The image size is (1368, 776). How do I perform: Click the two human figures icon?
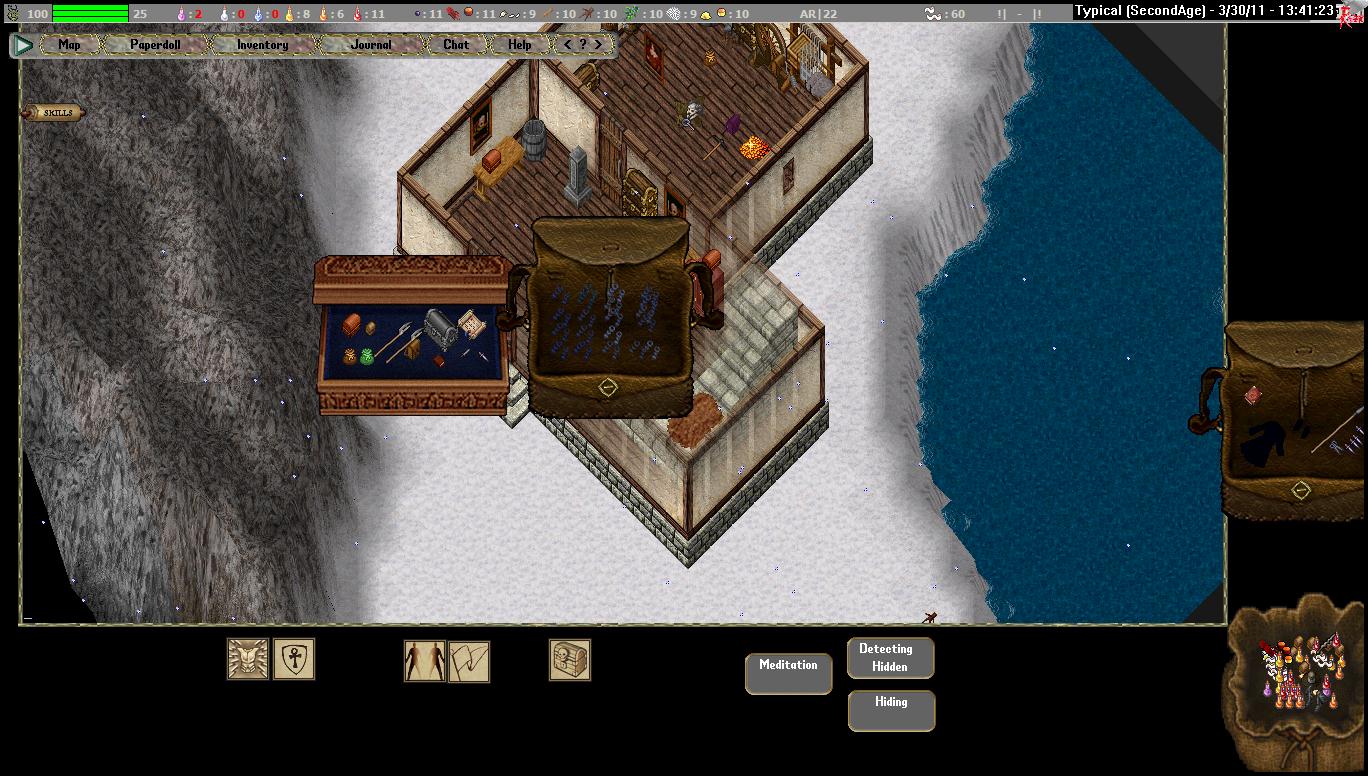coord(424,661)
